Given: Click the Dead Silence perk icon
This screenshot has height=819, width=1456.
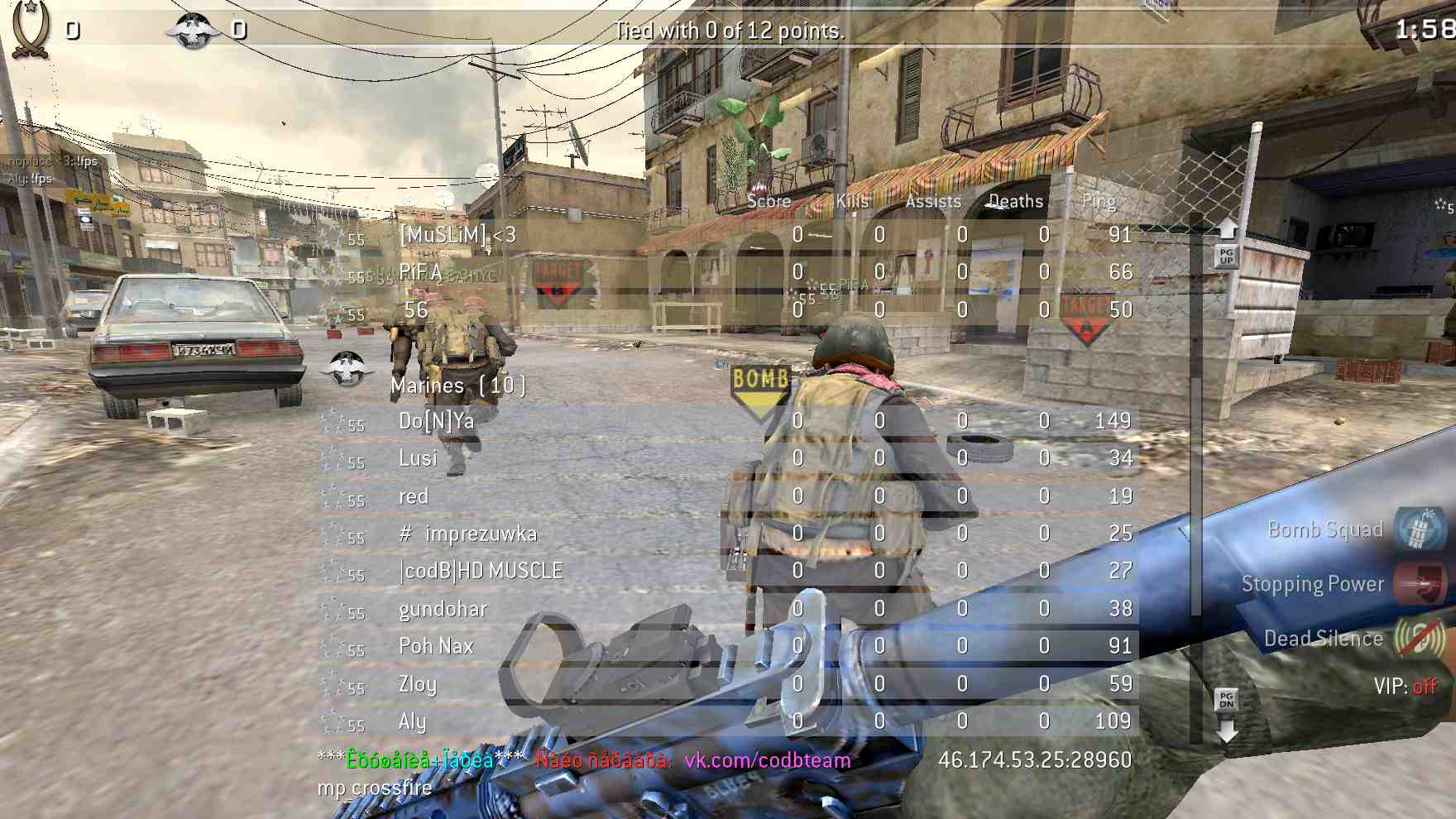Looking at the screenshot, I should coord(1420,638).
